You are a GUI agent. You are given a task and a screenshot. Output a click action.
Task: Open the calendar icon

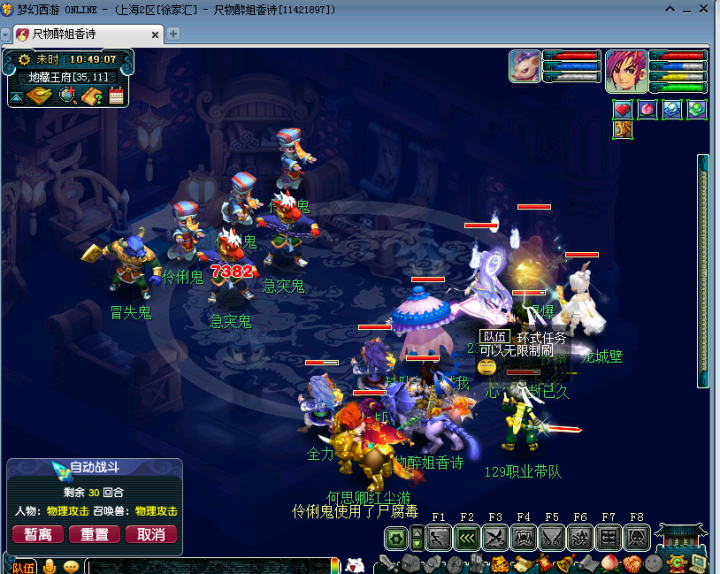tap(115, 96)
